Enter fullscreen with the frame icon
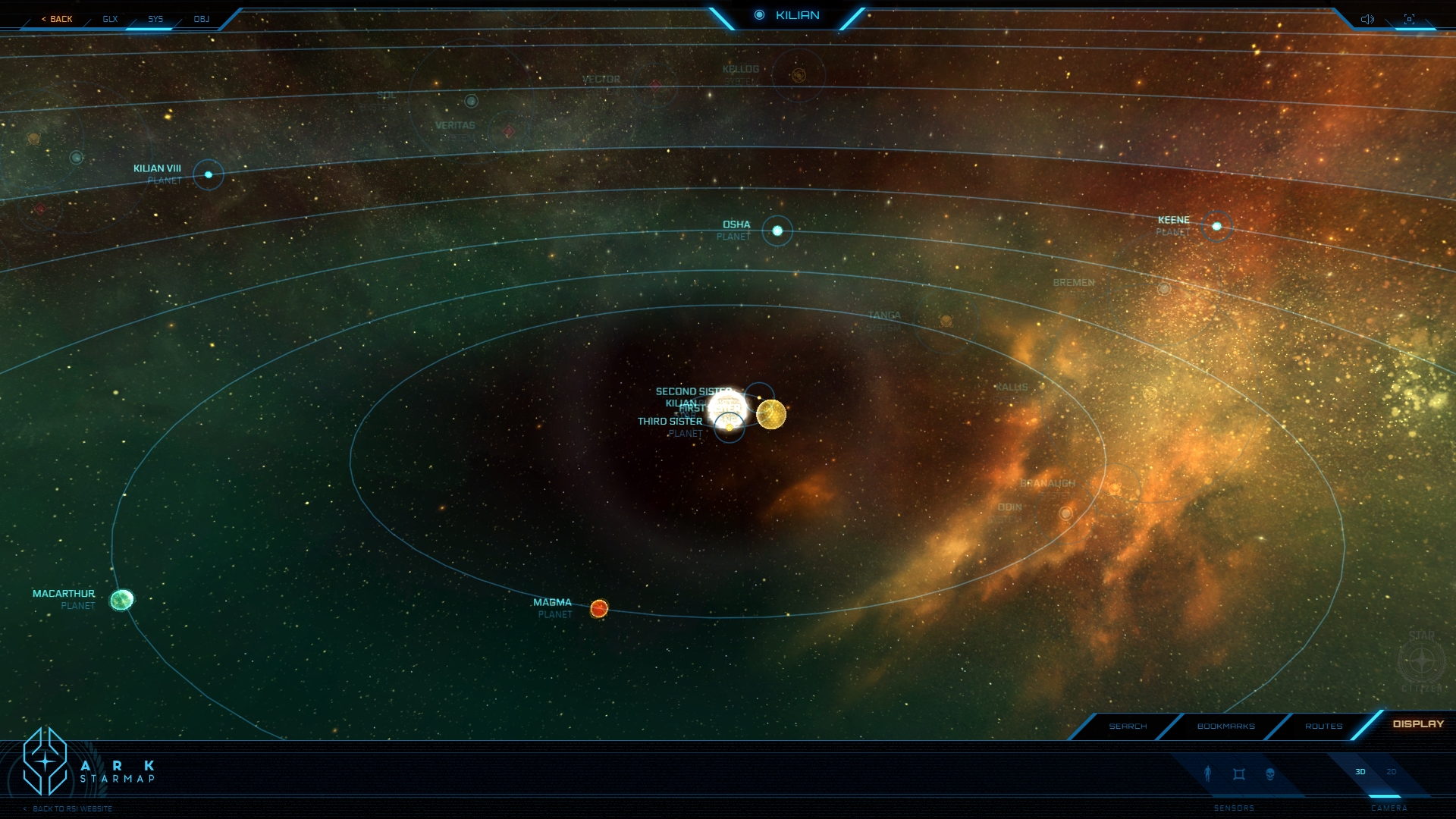The width and height of the screenshot is (1456, 819). tap(1409, 19)
